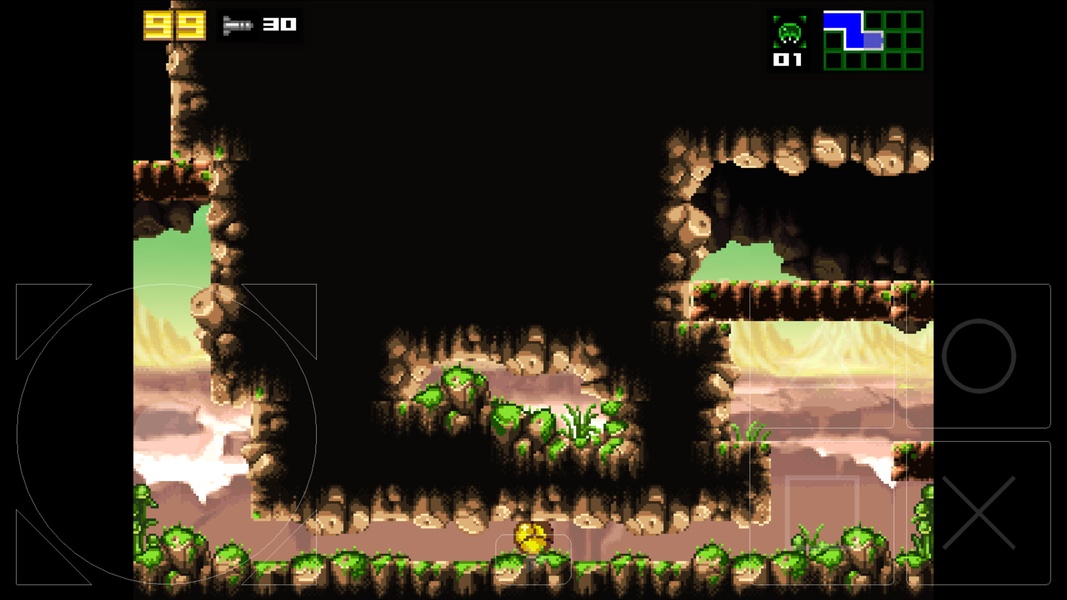Touch the center of the virtual joystick circle

click(x=166, y=434)
